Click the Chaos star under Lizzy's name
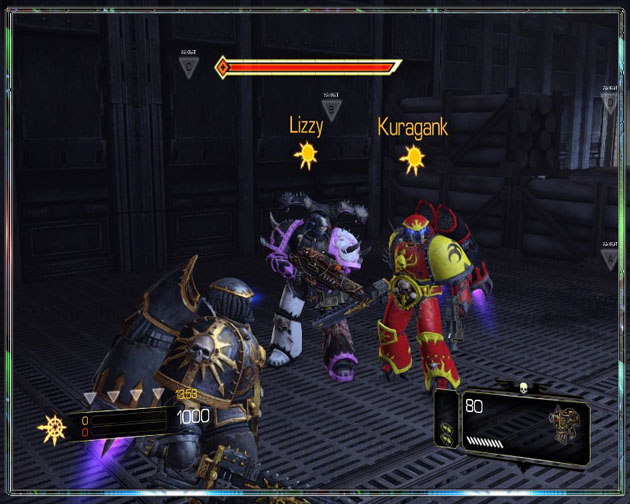 pyautogui.click(x=304, y=155)
